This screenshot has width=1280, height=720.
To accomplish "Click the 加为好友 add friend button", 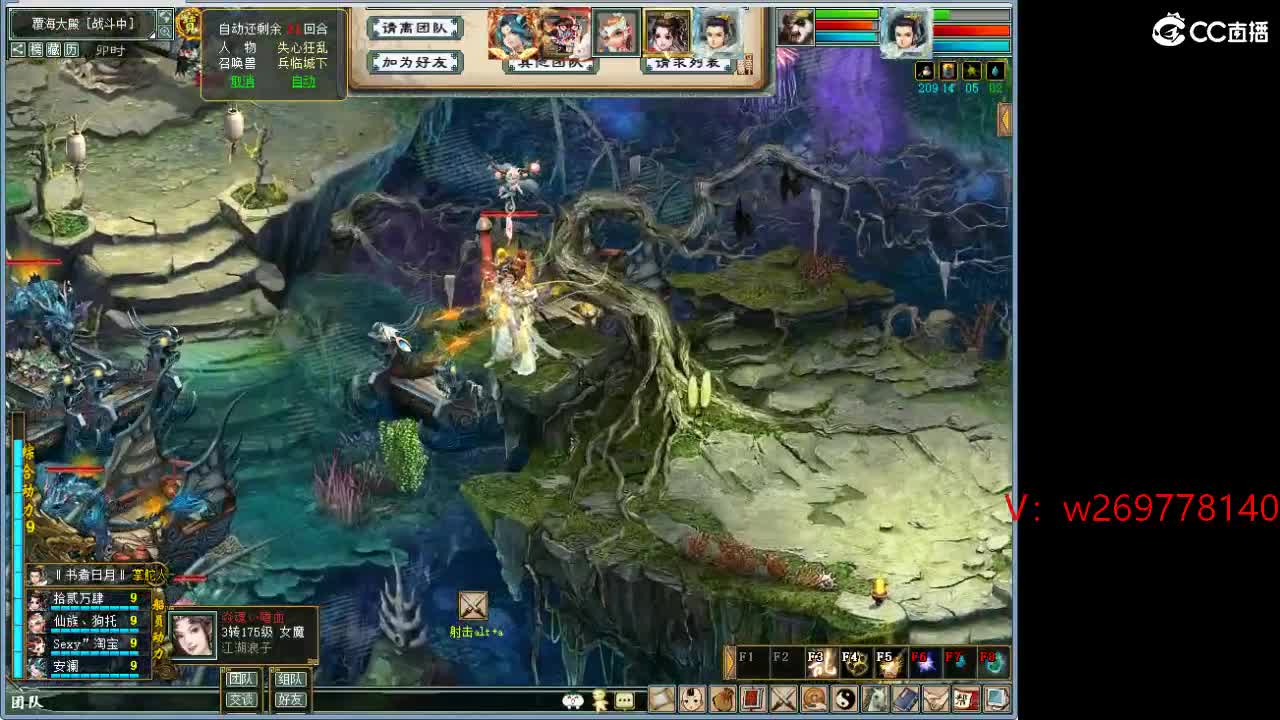I will 413,62.
